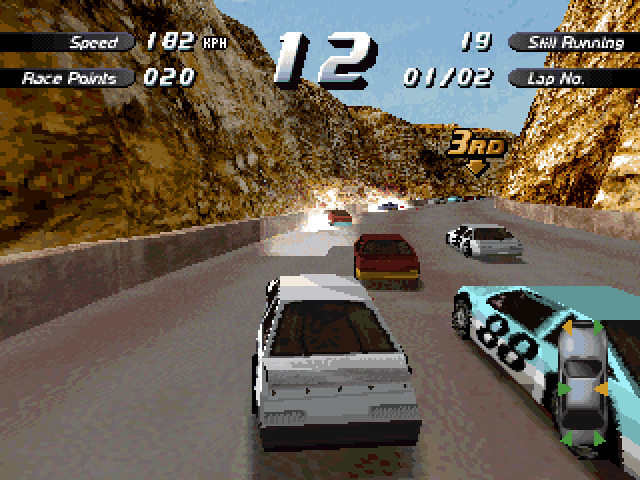640x480 pixels.
Task: Click the car damage indicator icon
Action: coord(581,386)
